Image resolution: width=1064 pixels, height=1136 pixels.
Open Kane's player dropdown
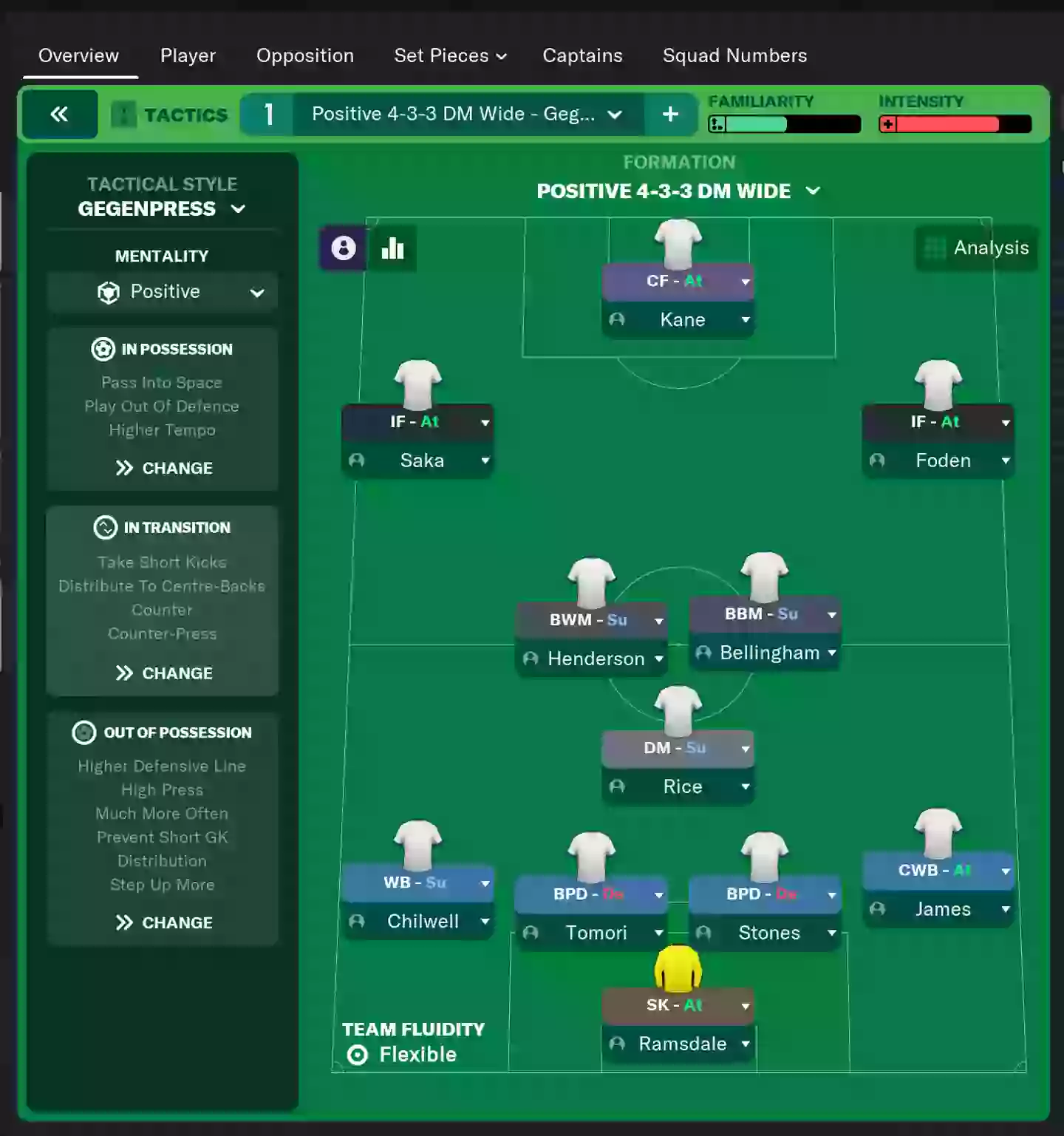746,319
